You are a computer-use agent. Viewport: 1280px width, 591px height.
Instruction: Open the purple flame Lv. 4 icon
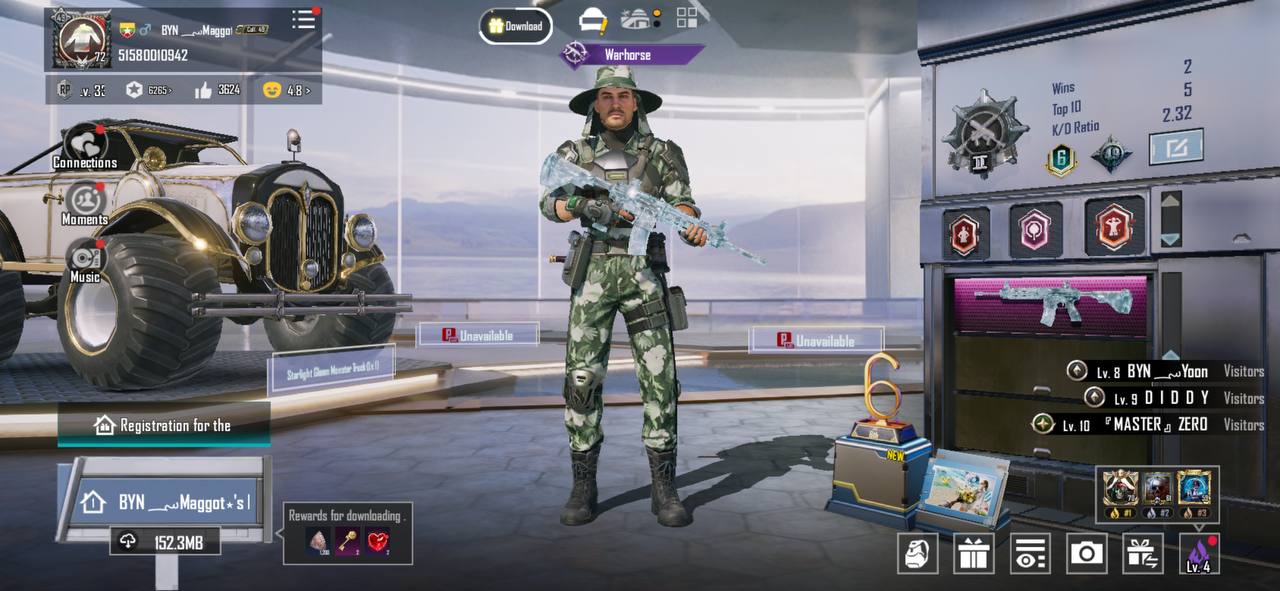click(1198, 553)
